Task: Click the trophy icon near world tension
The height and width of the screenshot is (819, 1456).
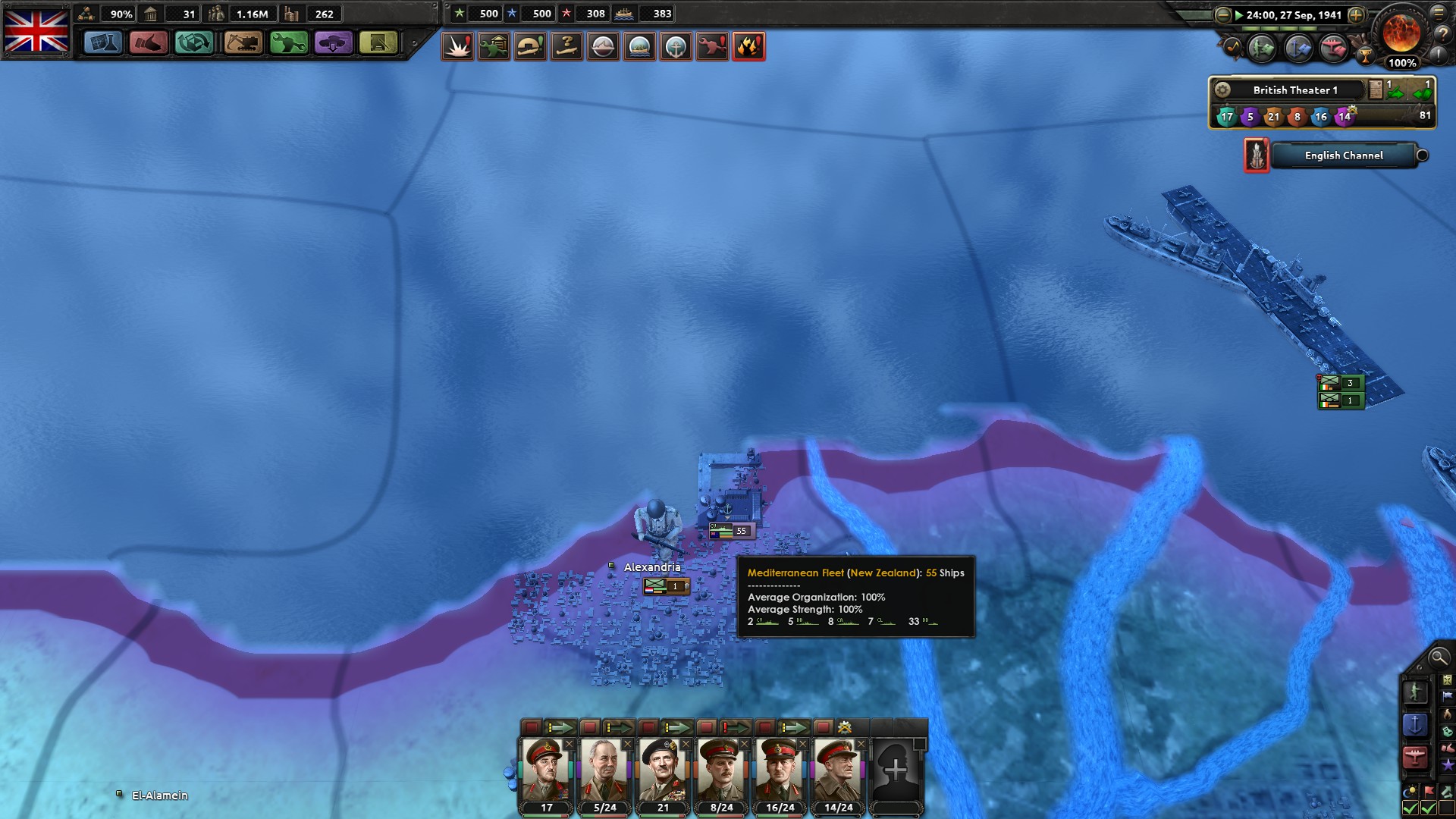Action: click(1366, 57)
